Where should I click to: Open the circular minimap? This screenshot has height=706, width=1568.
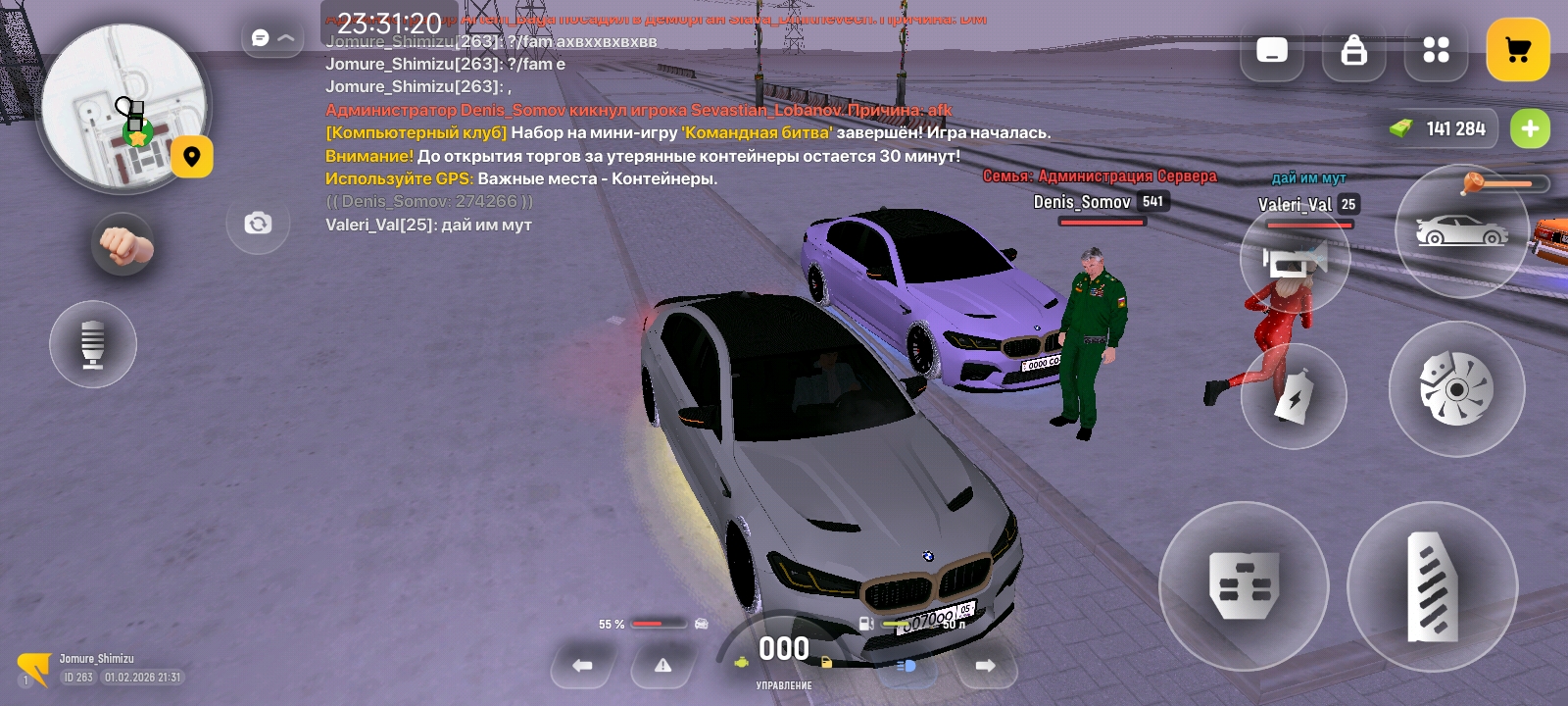tap(122, 106)
